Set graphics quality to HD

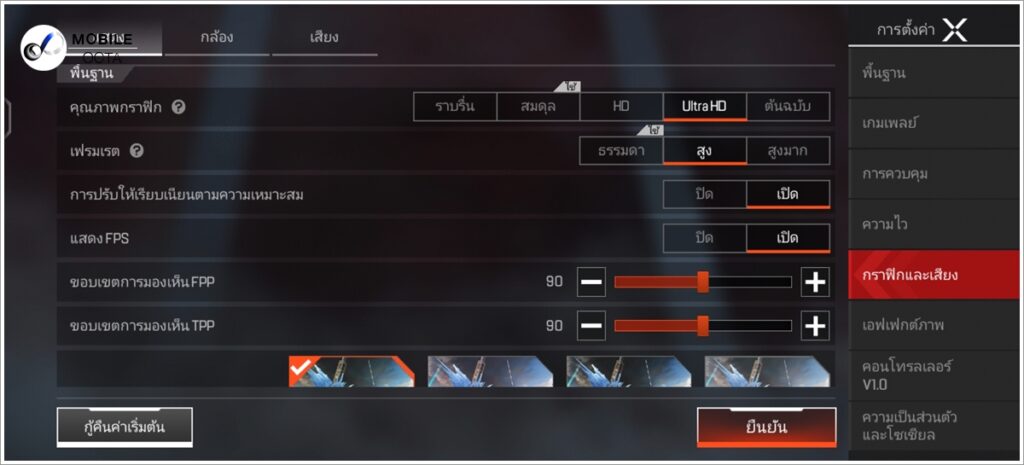pyautogui.click(x=621, y=106)
